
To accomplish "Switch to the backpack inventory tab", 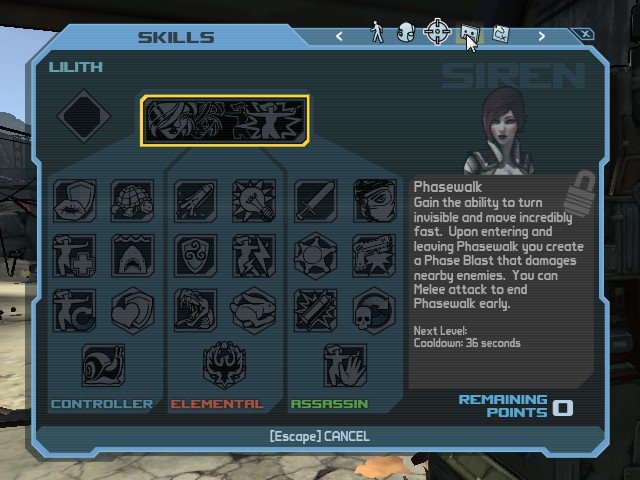I will coord(405,33).
